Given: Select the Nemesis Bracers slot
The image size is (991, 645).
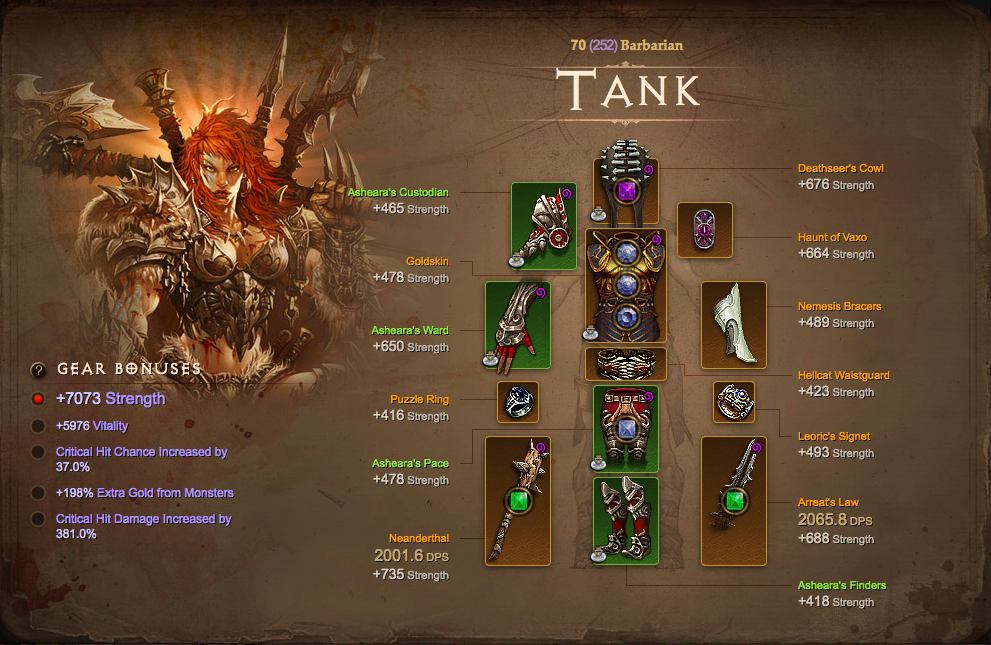Looking at the screenshot, I should pyautogui.click(x=733, y=325).
